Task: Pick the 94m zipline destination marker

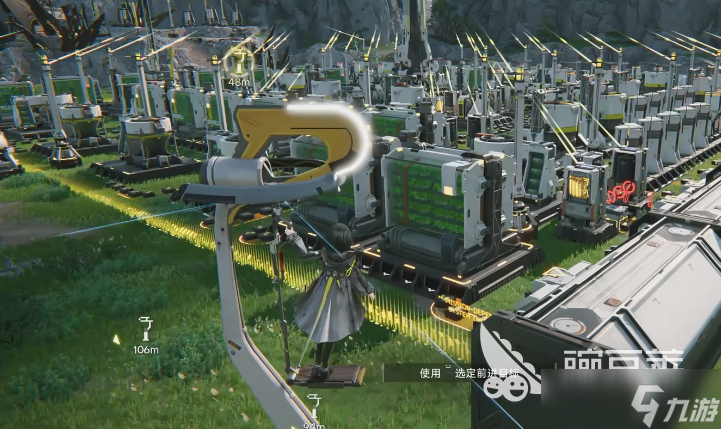Action: 314,404
